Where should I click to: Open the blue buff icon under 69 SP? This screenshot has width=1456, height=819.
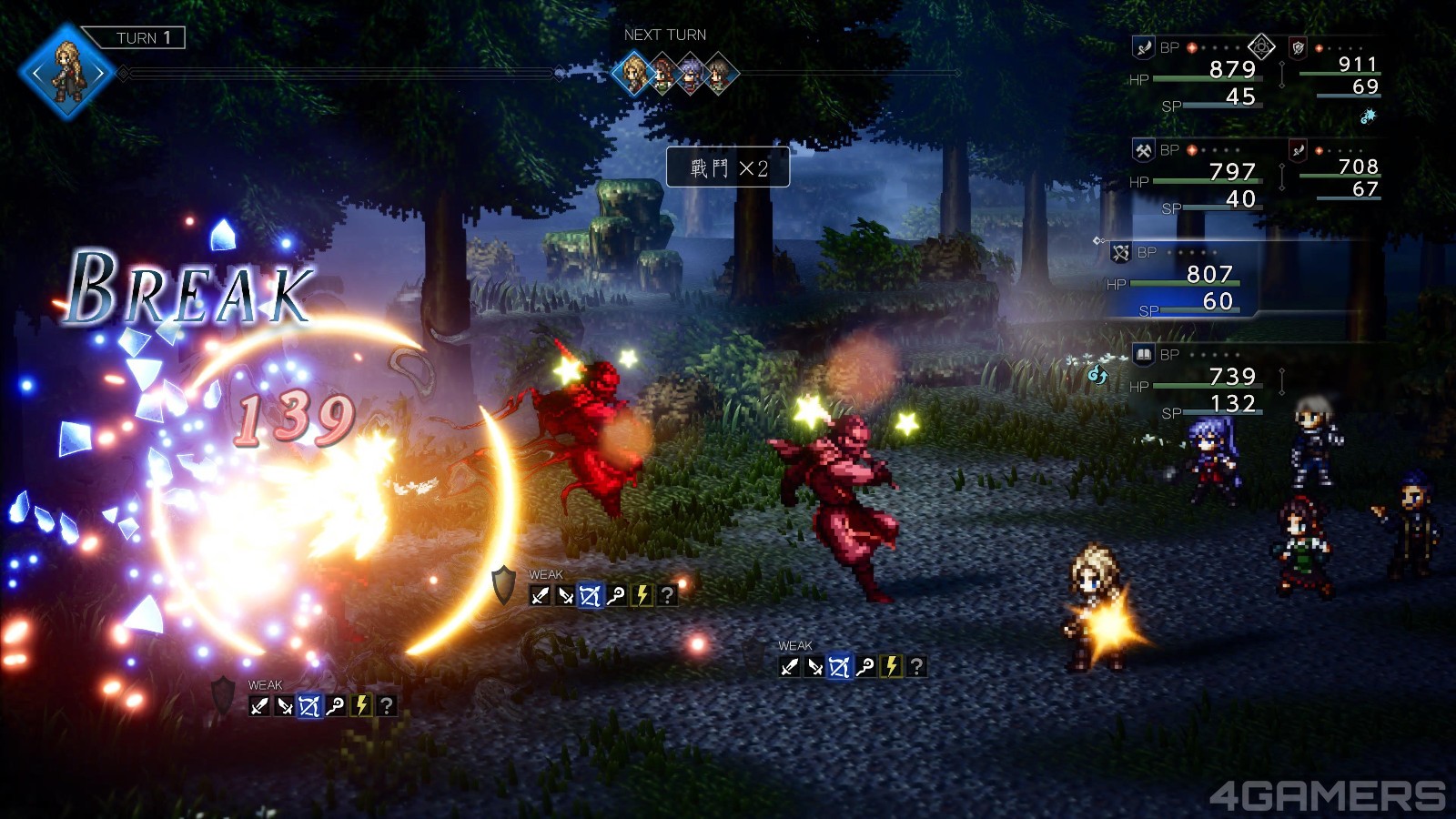tap(1369, 116)
